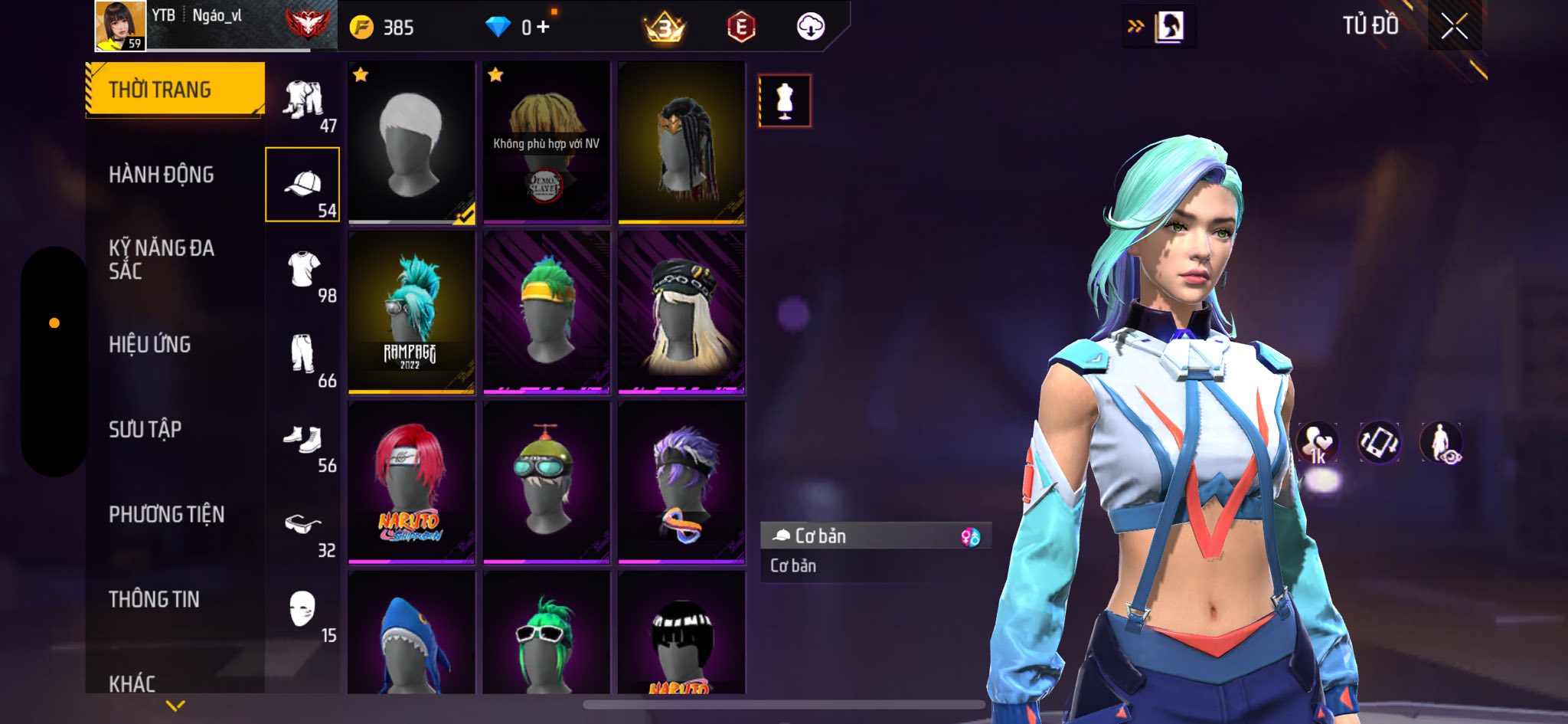
Task: Select the red Naruto Shippuden hair
Action: pos(412,482)
